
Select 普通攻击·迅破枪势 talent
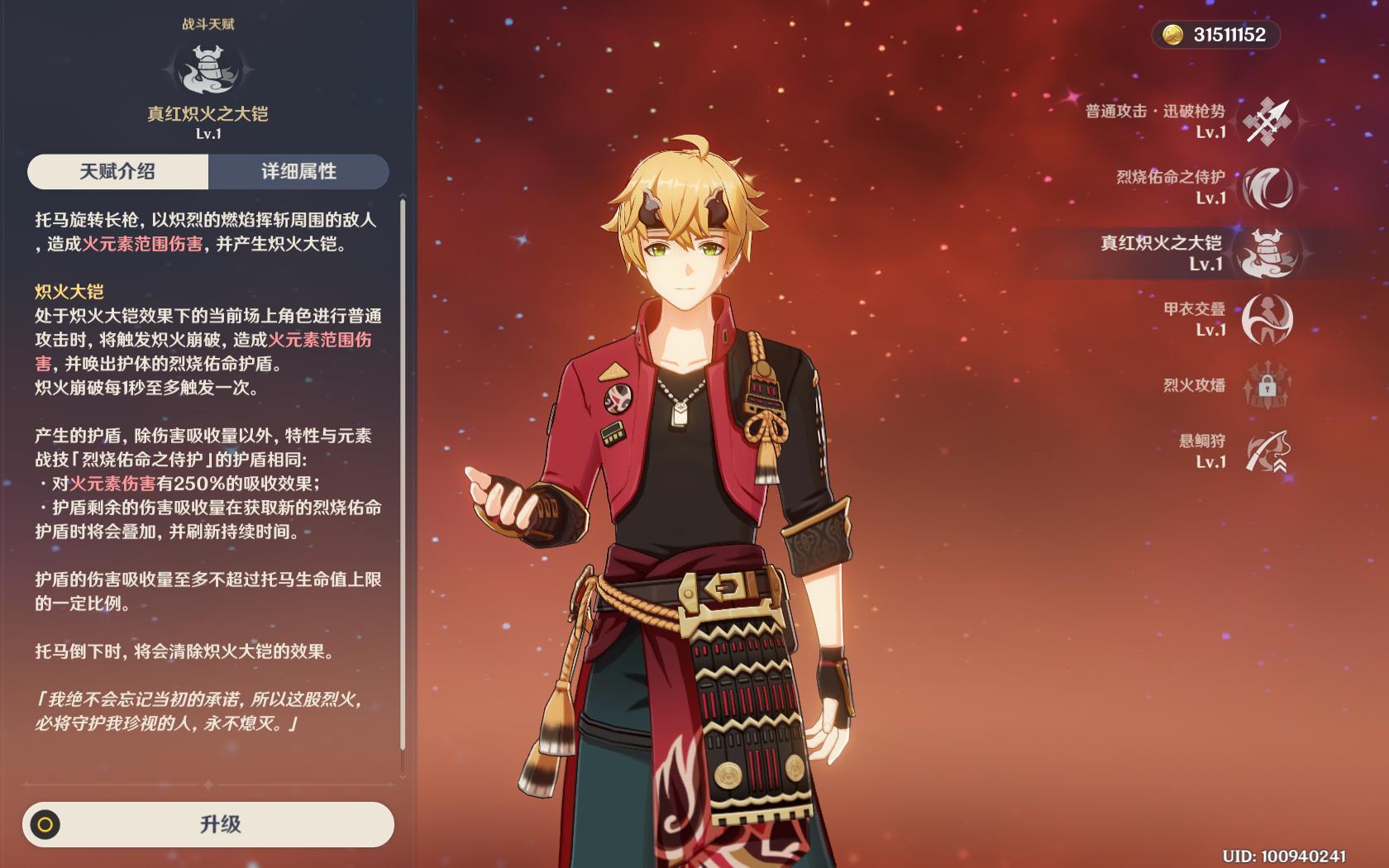[x=1267, y=122]
